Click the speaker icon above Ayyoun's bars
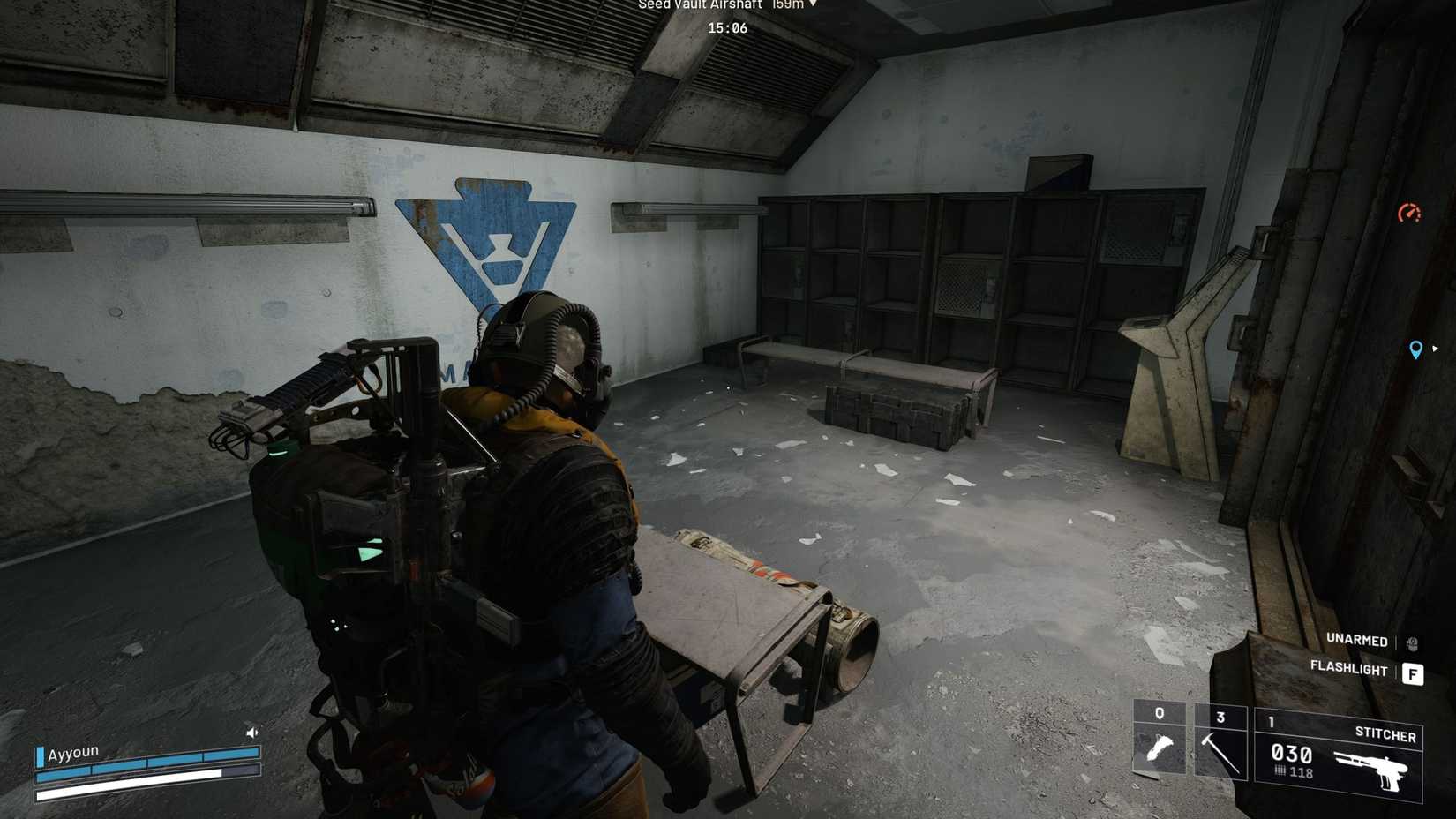Image resolution: width=1456 pixels, height=819 pixels. coord(251,731)
